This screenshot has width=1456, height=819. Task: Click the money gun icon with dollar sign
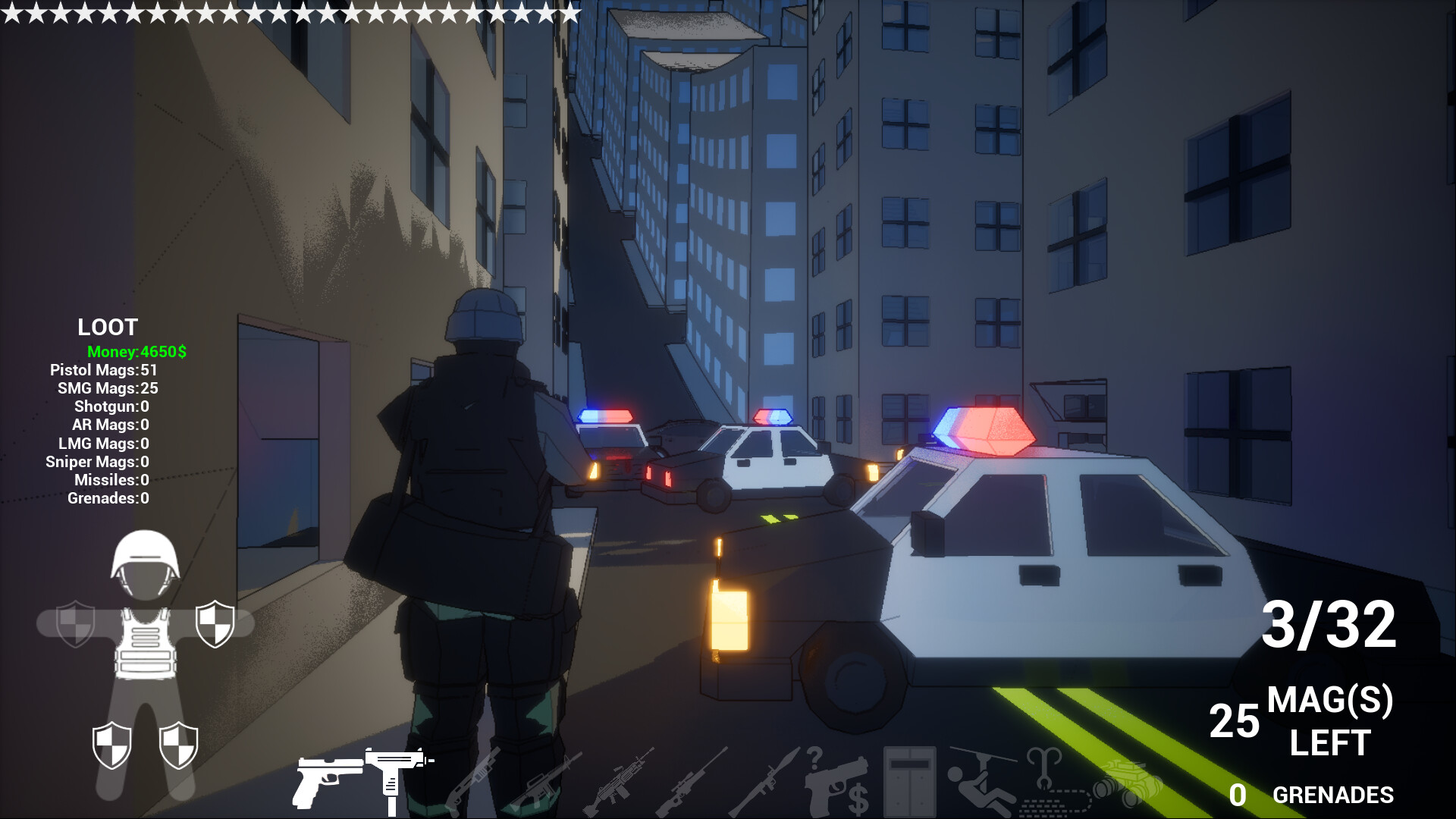pyautogui.click(x=838, y=789)
